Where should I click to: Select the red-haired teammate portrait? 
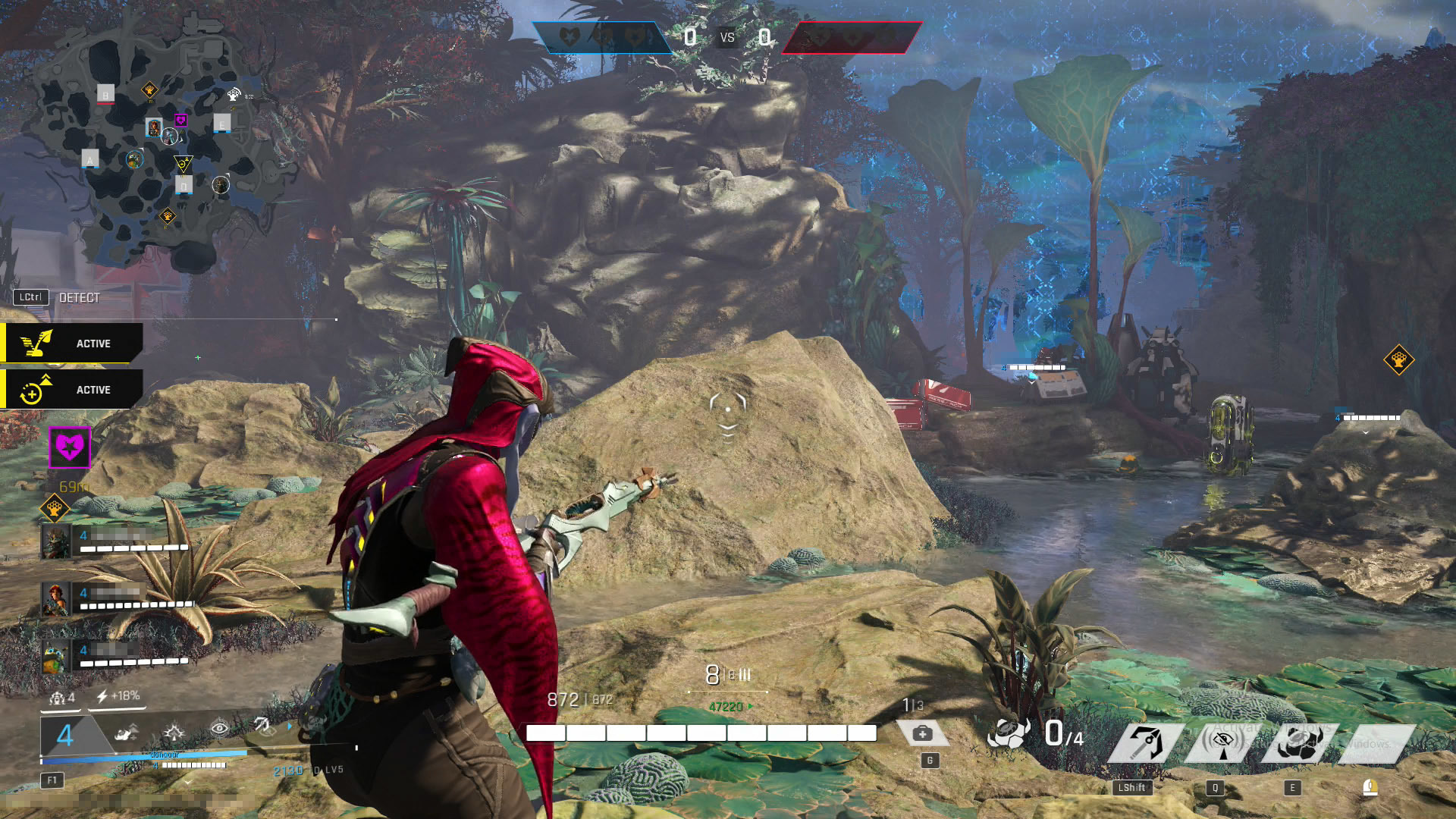56,599
